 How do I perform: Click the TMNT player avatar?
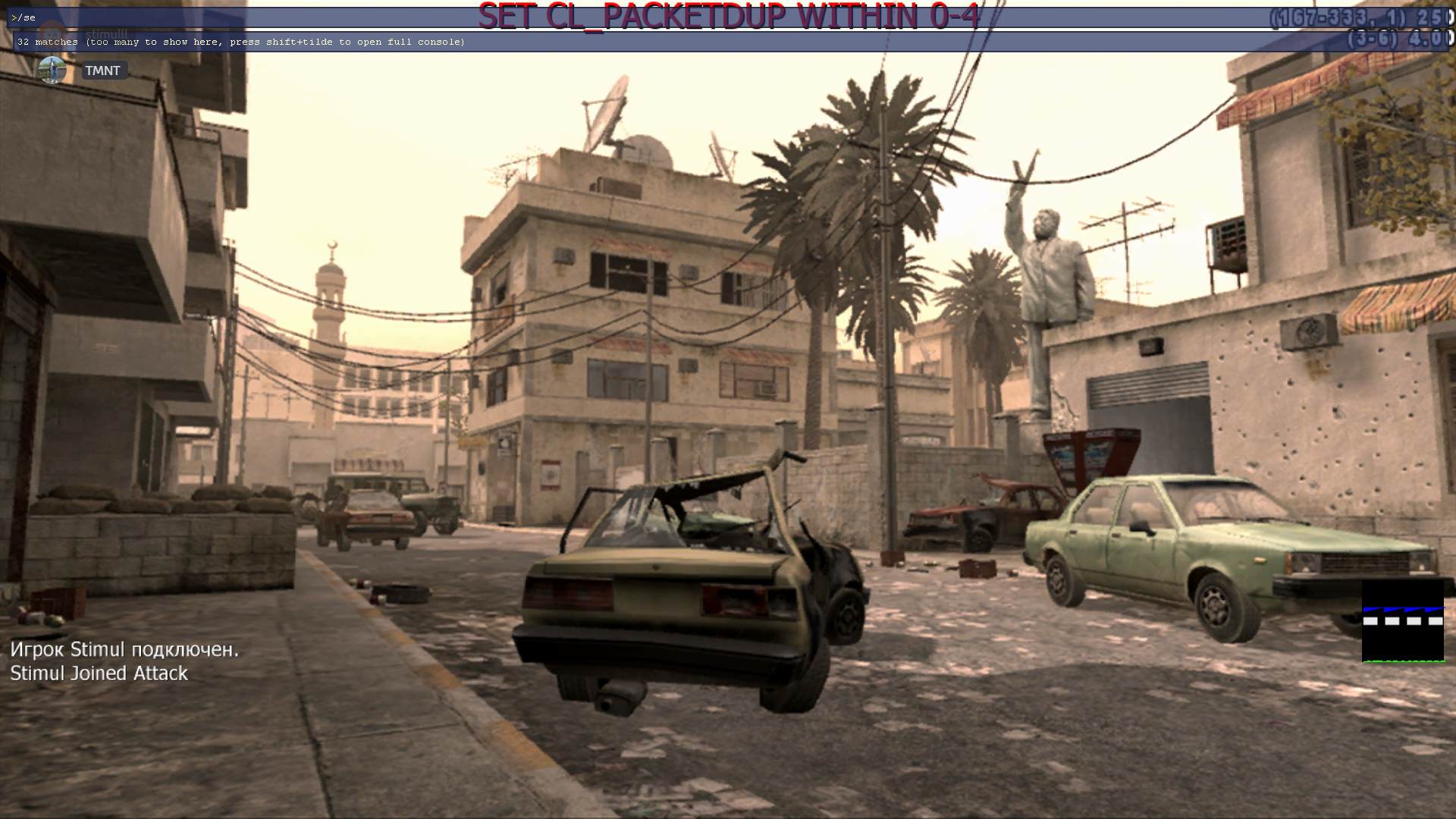coord(52,71)
